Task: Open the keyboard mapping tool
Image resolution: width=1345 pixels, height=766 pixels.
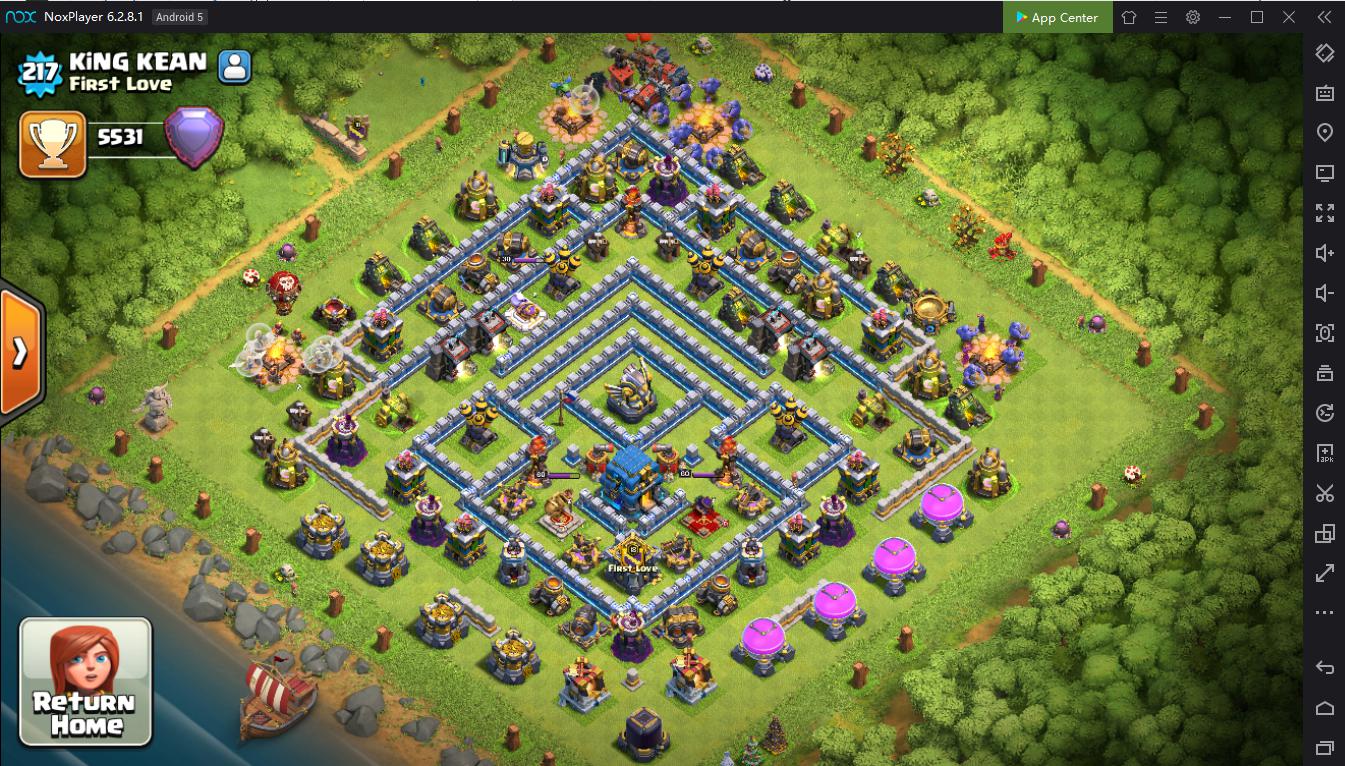Action: tap(1325, 93)
